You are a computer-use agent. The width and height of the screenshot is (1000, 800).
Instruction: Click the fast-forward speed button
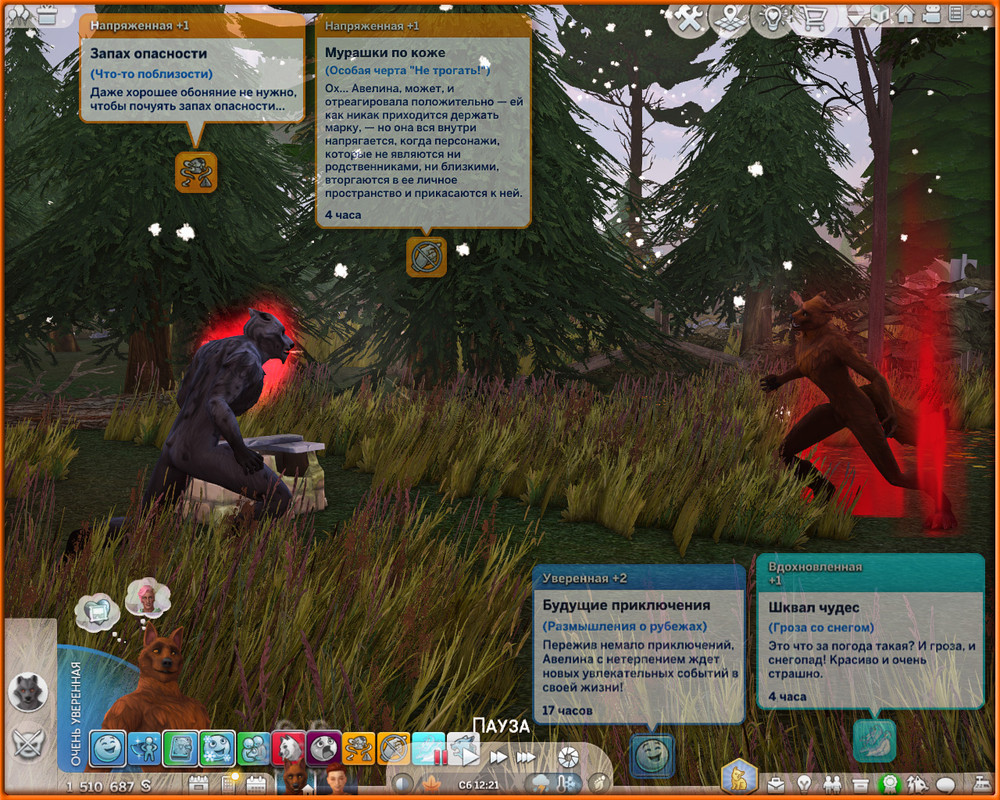click(x=498, y=757)
